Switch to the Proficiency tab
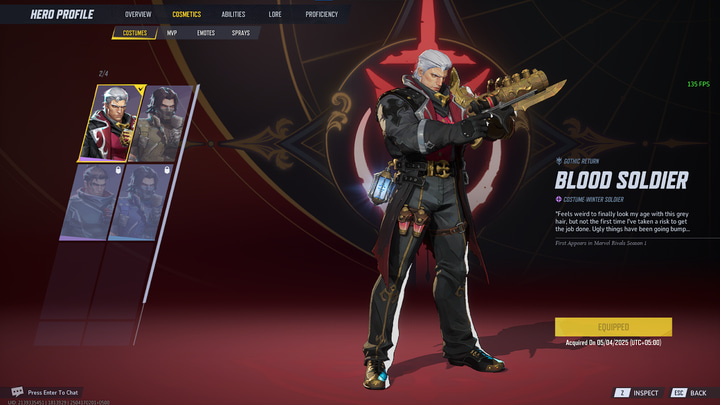The height and width of the screenshot is (405, 720). click(x=321, y=15)
